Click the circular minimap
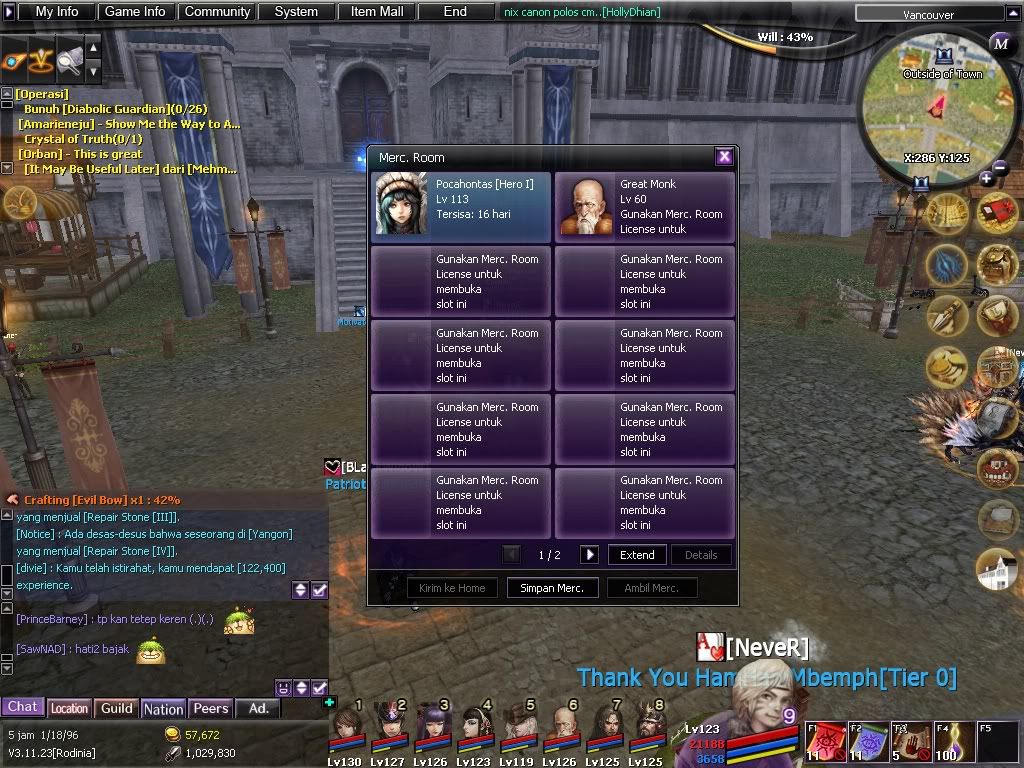Image resolution: width=1024 pixels, height=768 pixels. 940,110
